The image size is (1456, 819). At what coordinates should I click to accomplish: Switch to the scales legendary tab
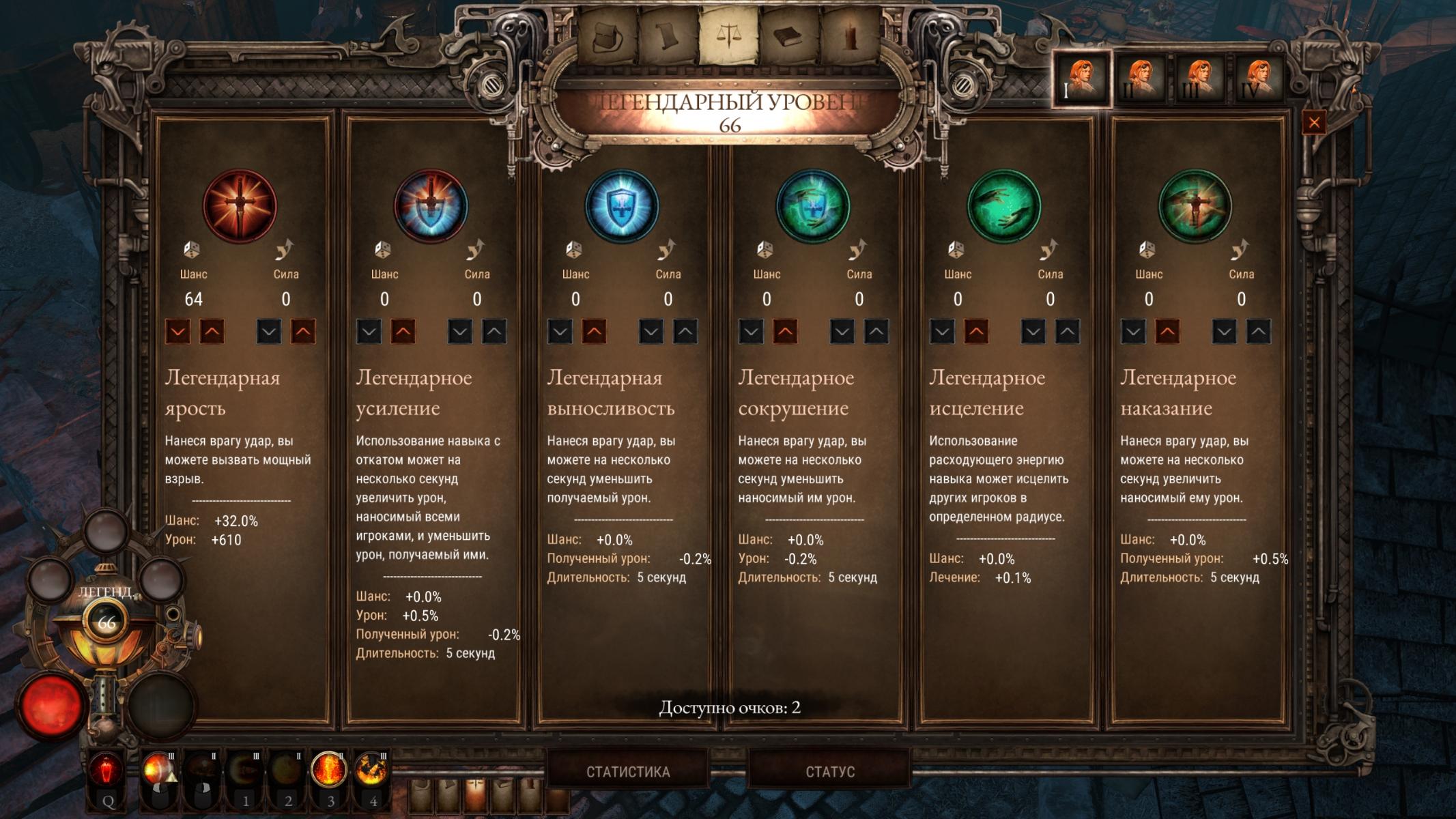coord(728,35)
